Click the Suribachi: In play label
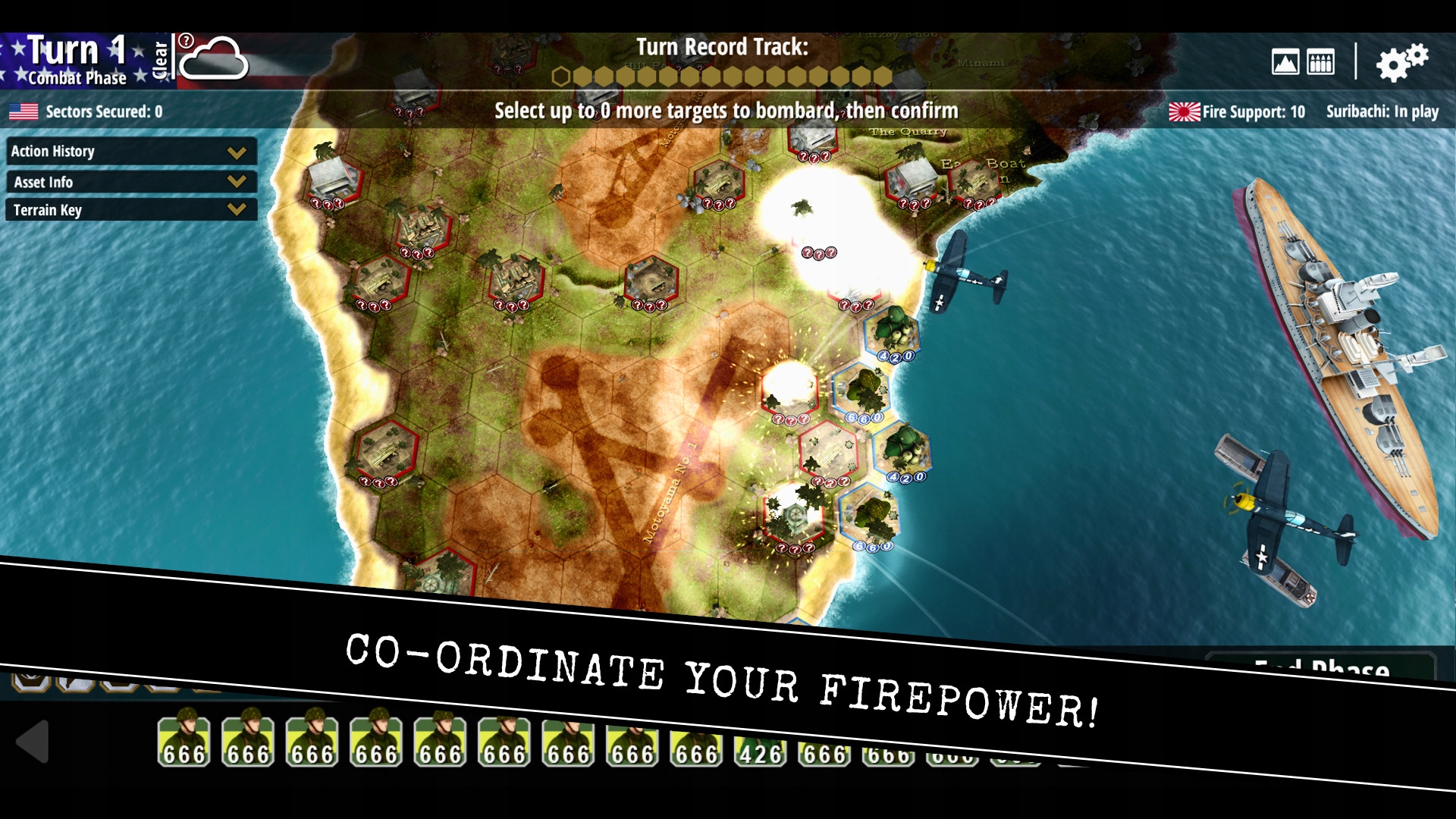 tap(1382, 111)
